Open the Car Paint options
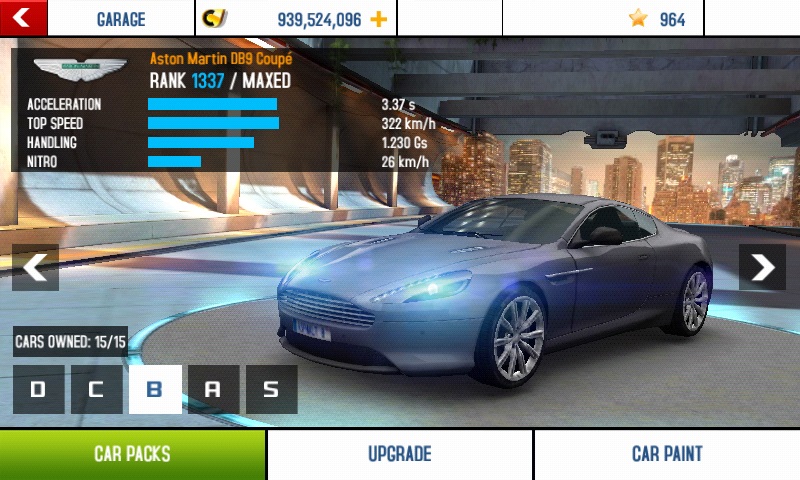Screen dimensions: 800x480 pyautogui.click(x=667, y=454)
